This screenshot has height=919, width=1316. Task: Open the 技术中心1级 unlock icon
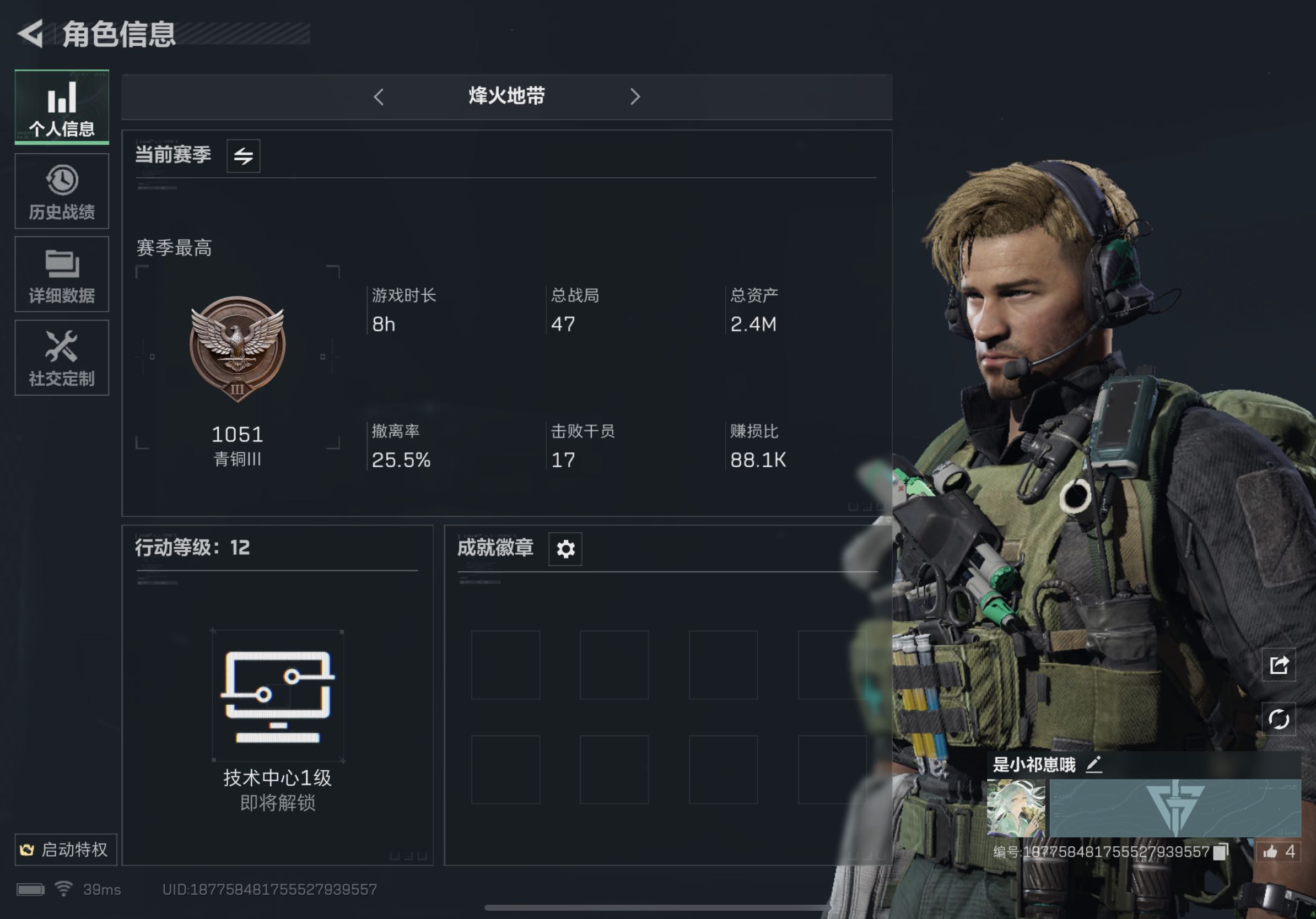click(x=278, y=695)
